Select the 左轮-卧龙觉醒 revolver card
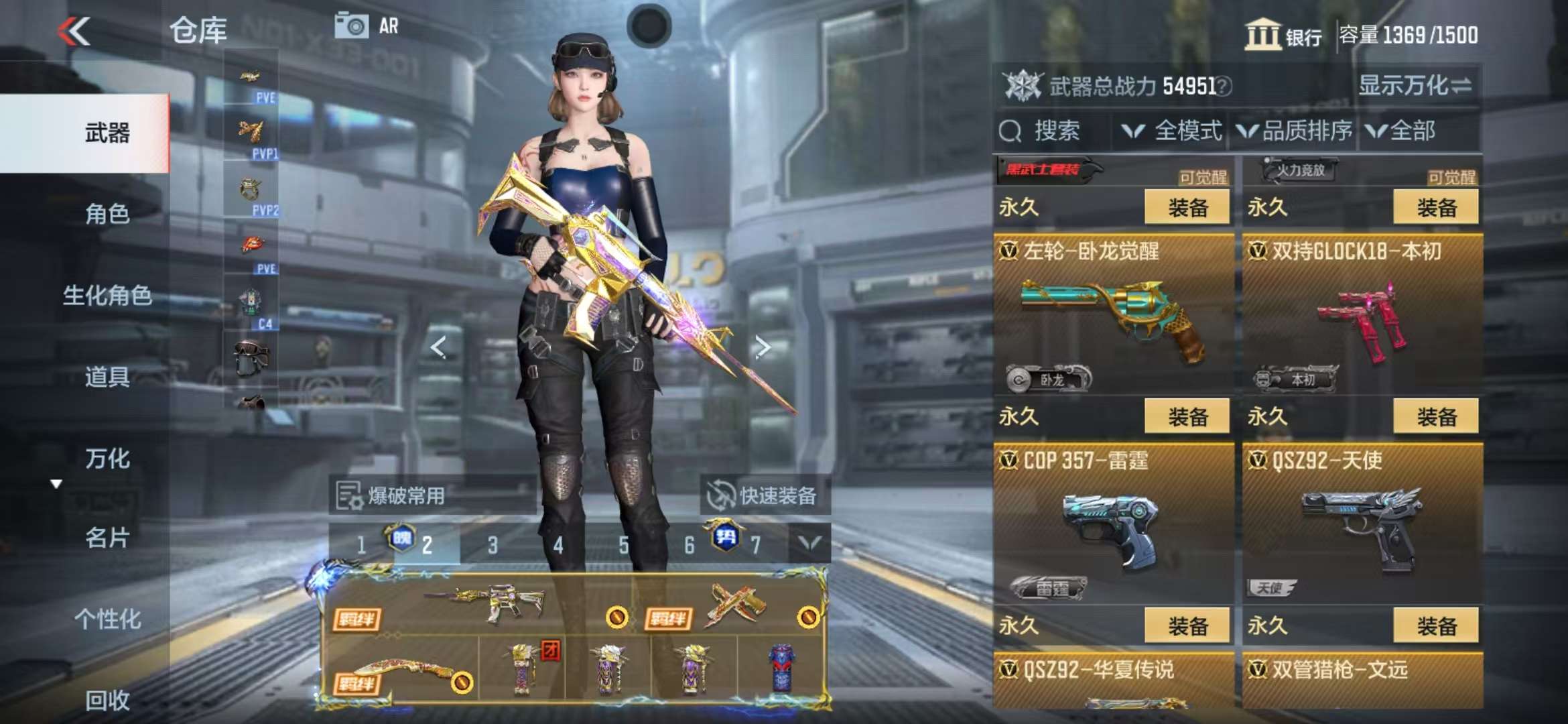The width and height of the screenshot is (1568, 724). [1113, 315]
